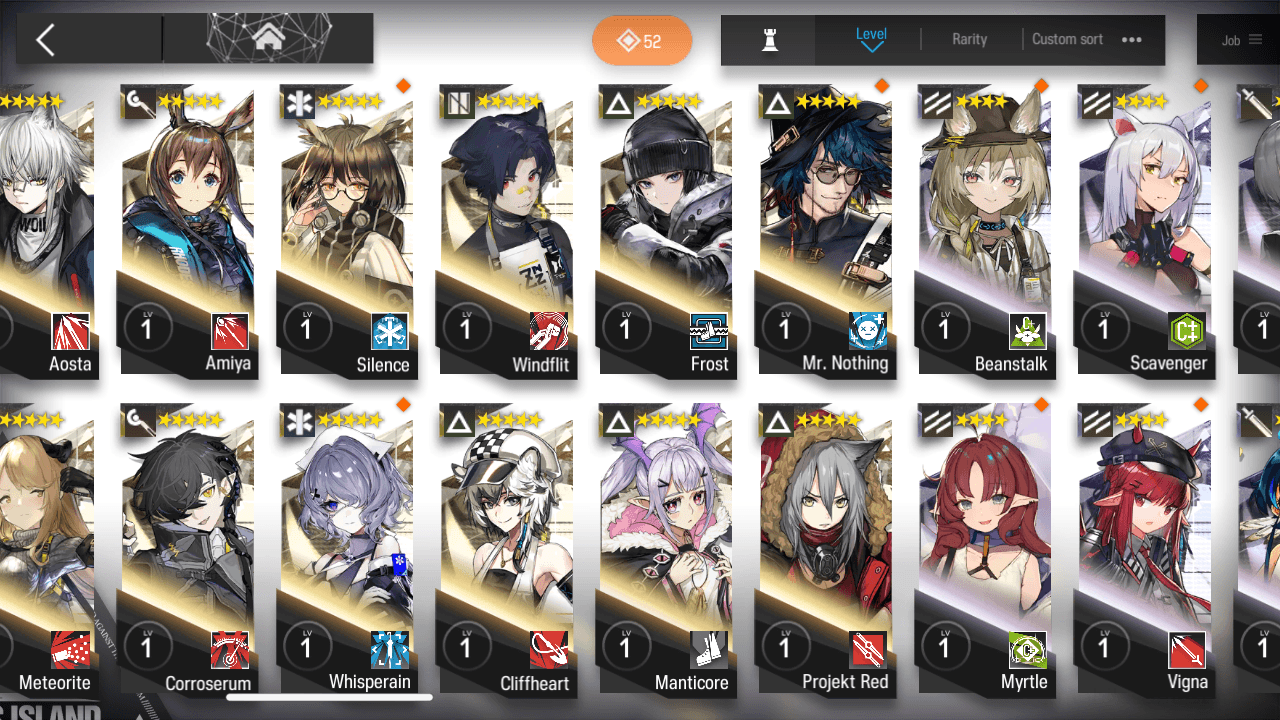Open Windflit's operator card

[x=507, y=230]
